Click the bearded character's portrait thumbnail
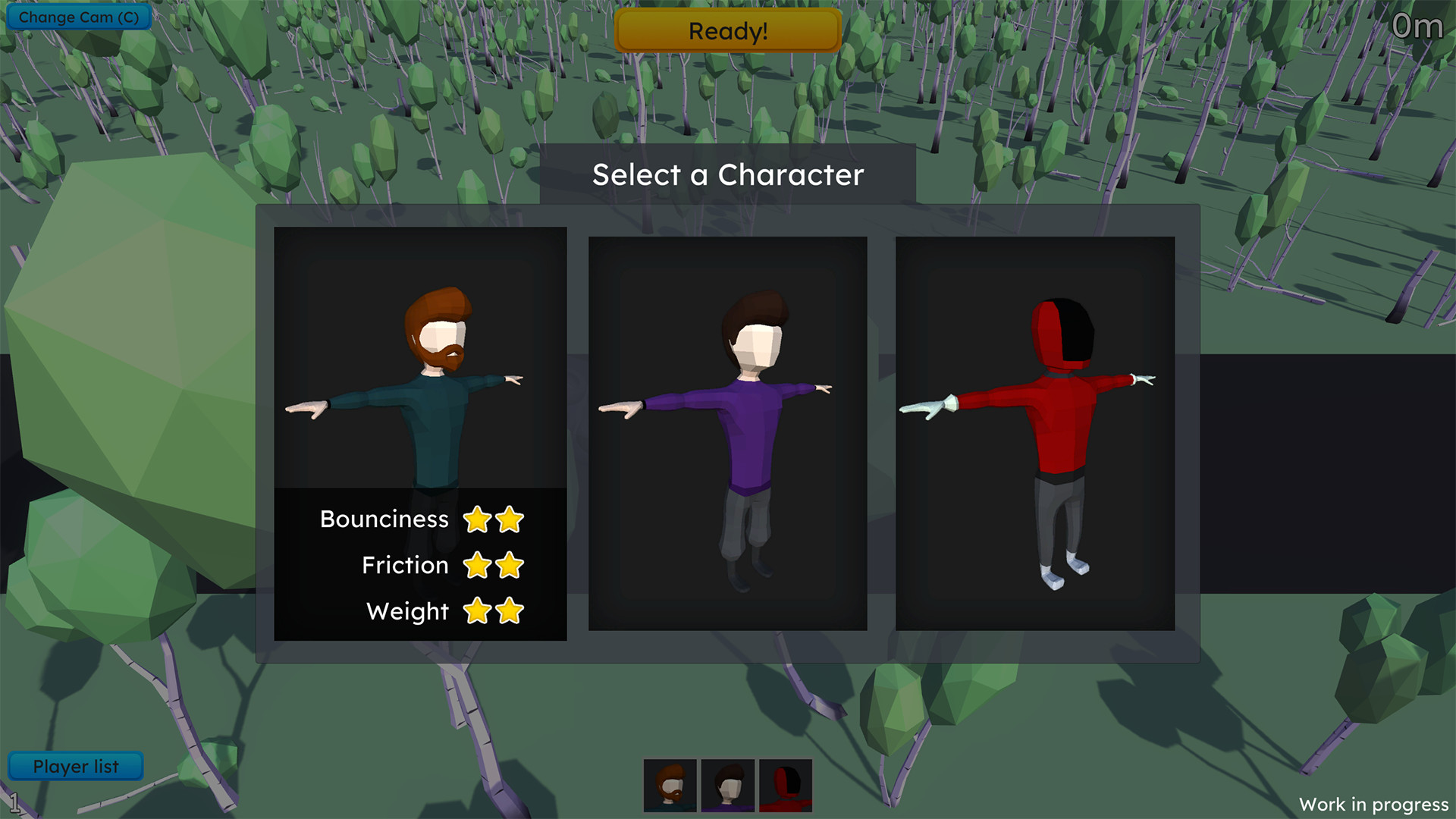The image size is (1456, 819). (670, 785)
